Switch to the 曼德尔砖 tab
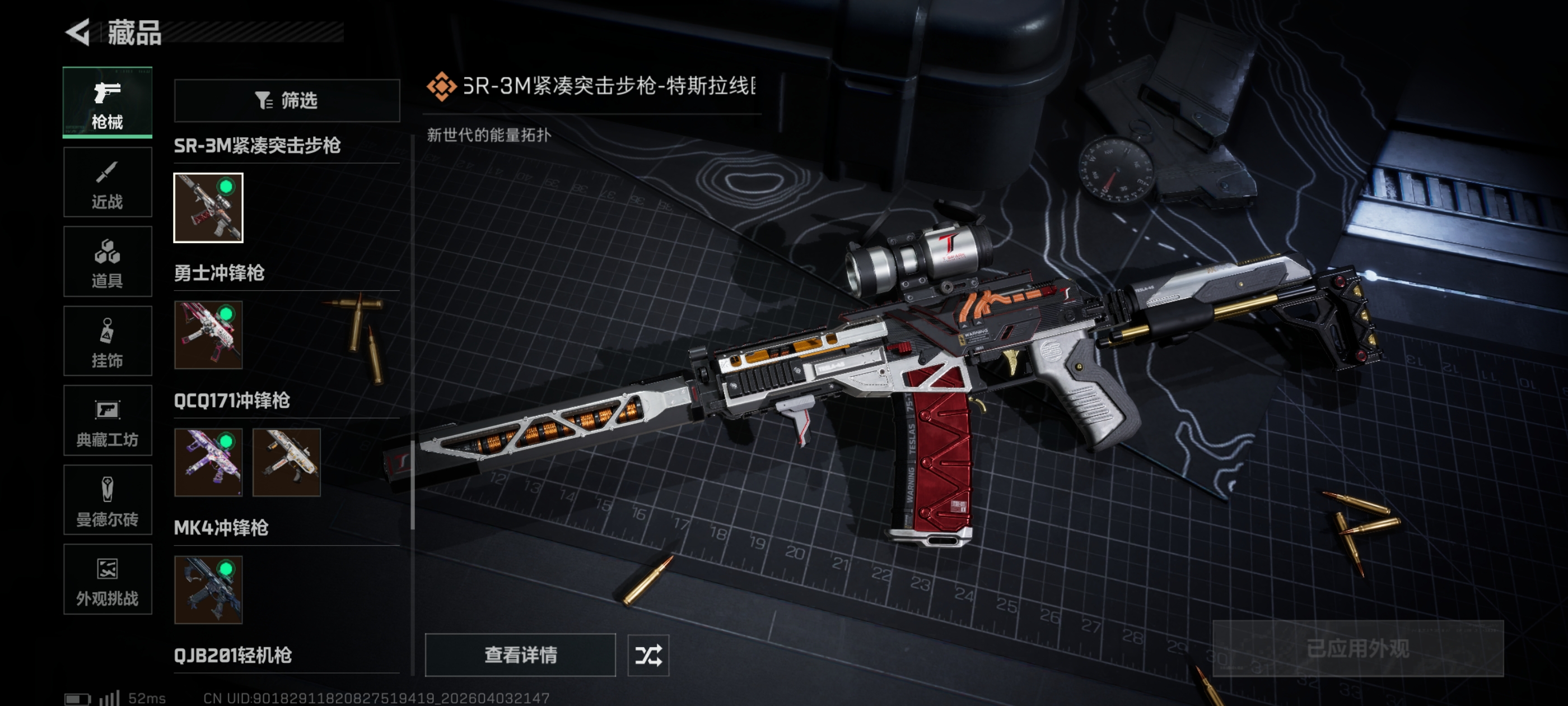 (x=107, y=500)
